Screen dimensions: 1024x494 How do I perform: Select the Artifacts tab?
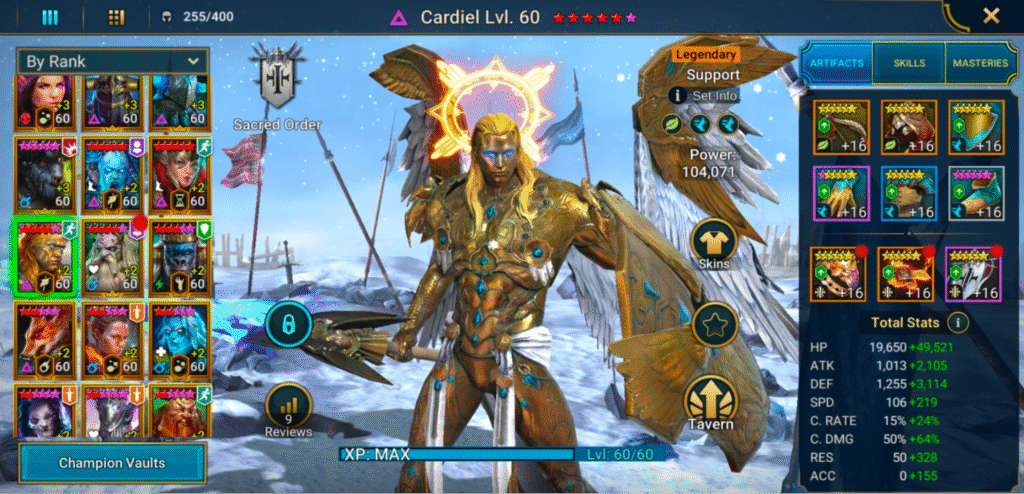(836, 63)
